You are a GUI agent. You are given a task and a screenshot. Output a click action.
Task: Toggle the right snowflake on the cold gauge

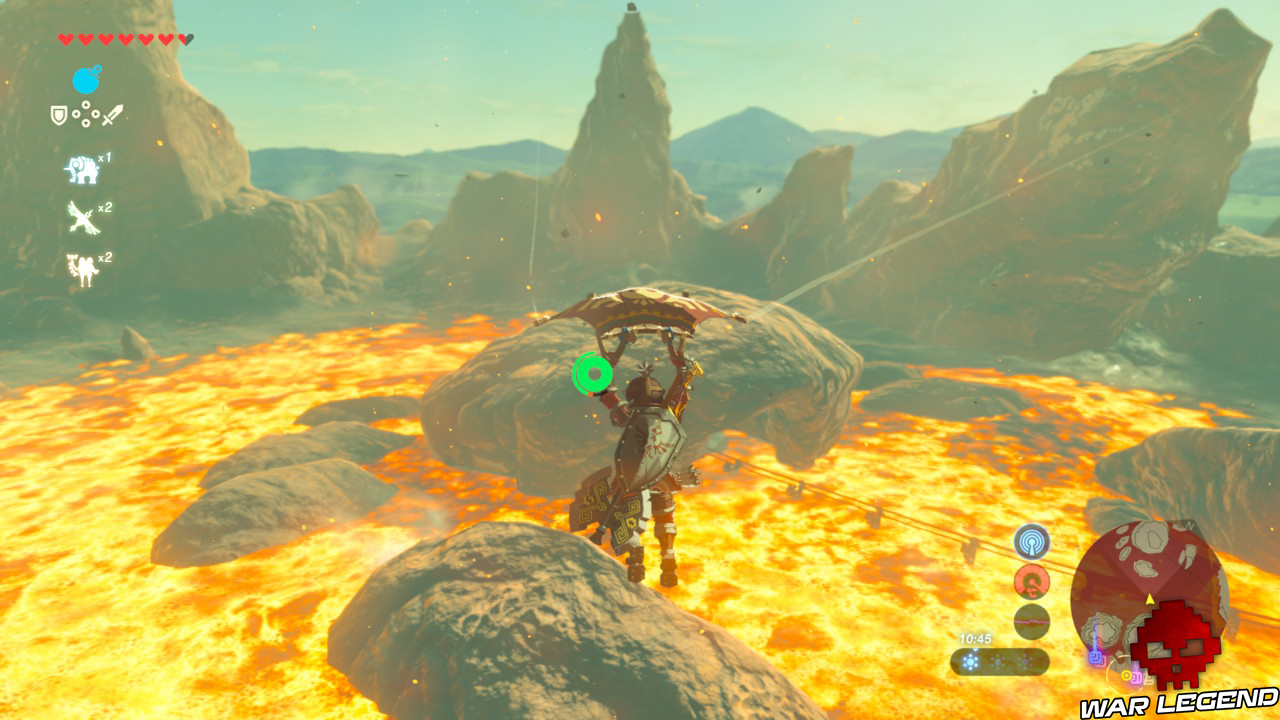coord(1025,662)
